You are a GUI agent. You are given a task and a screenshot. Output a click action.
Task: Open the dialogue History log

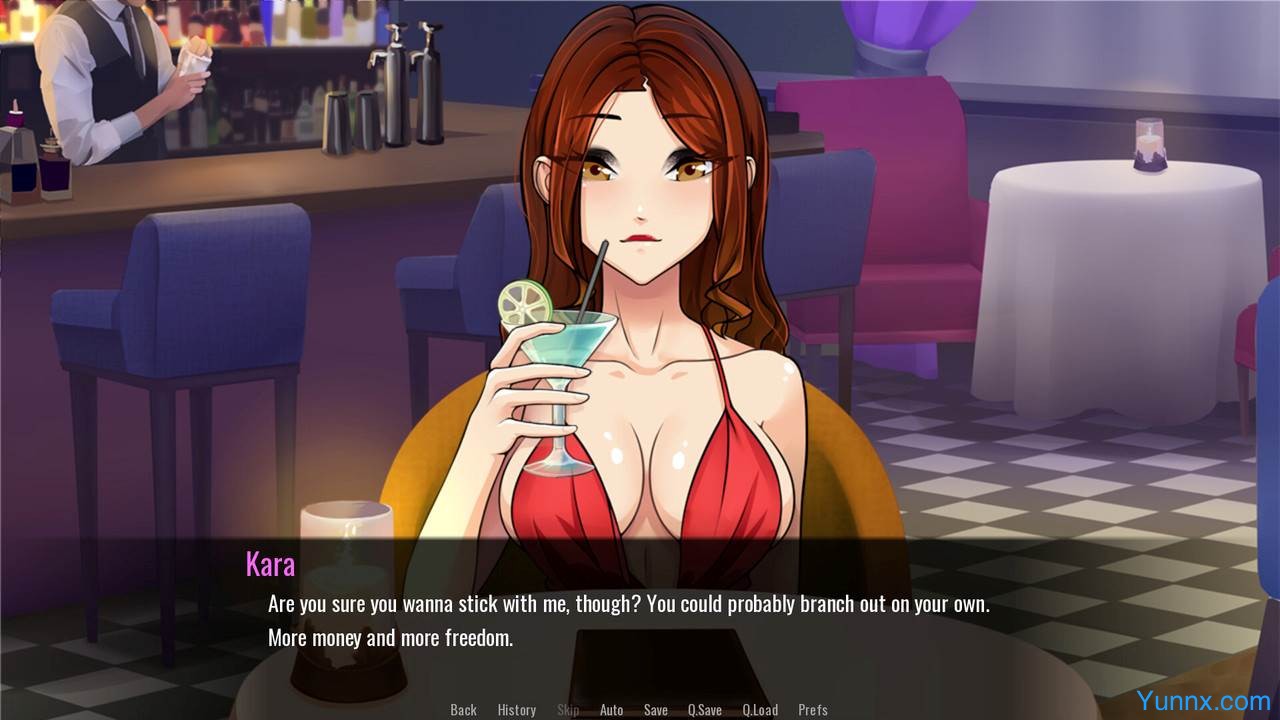(517, 710)
